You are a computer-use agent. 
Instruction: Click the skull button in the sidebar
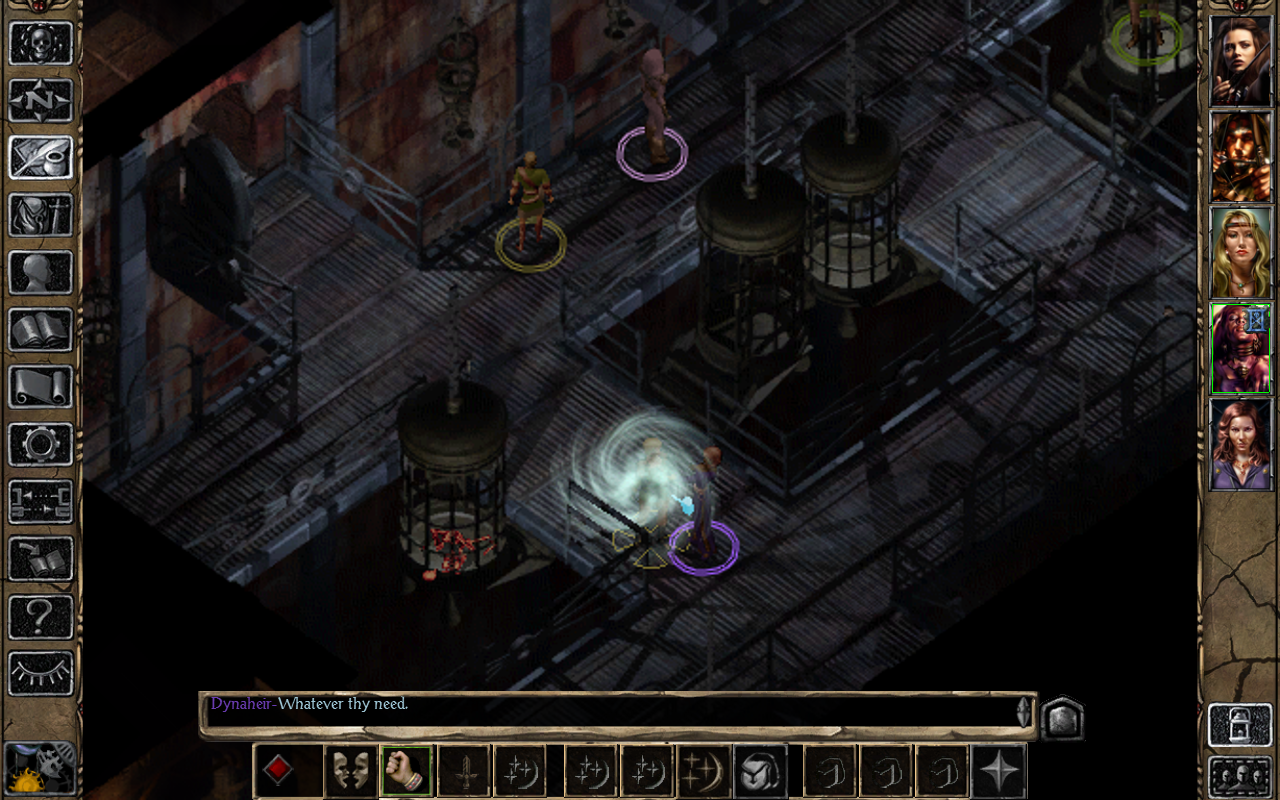41,43
